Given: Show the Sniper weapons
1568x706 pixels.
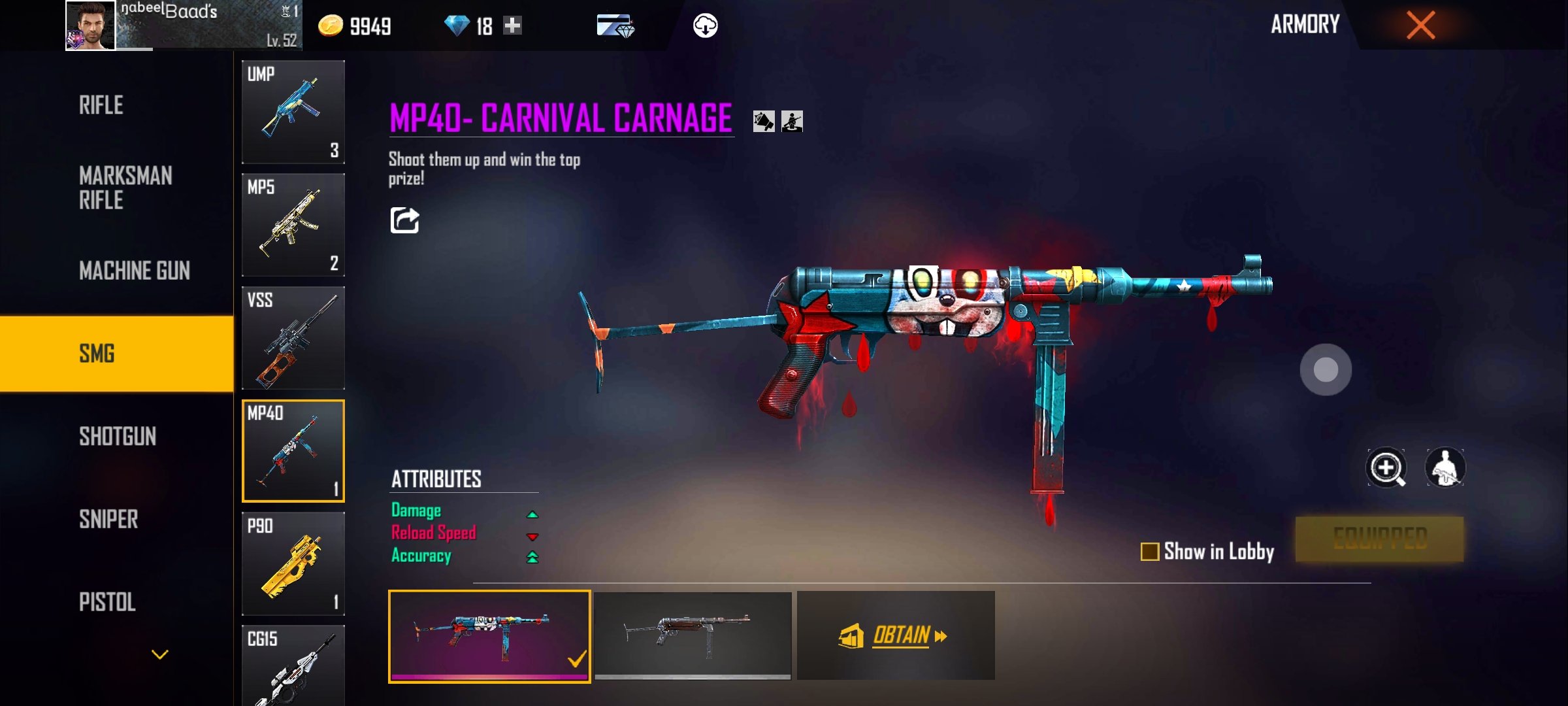Looking at the screenshot, I should [x=108, y=520].
